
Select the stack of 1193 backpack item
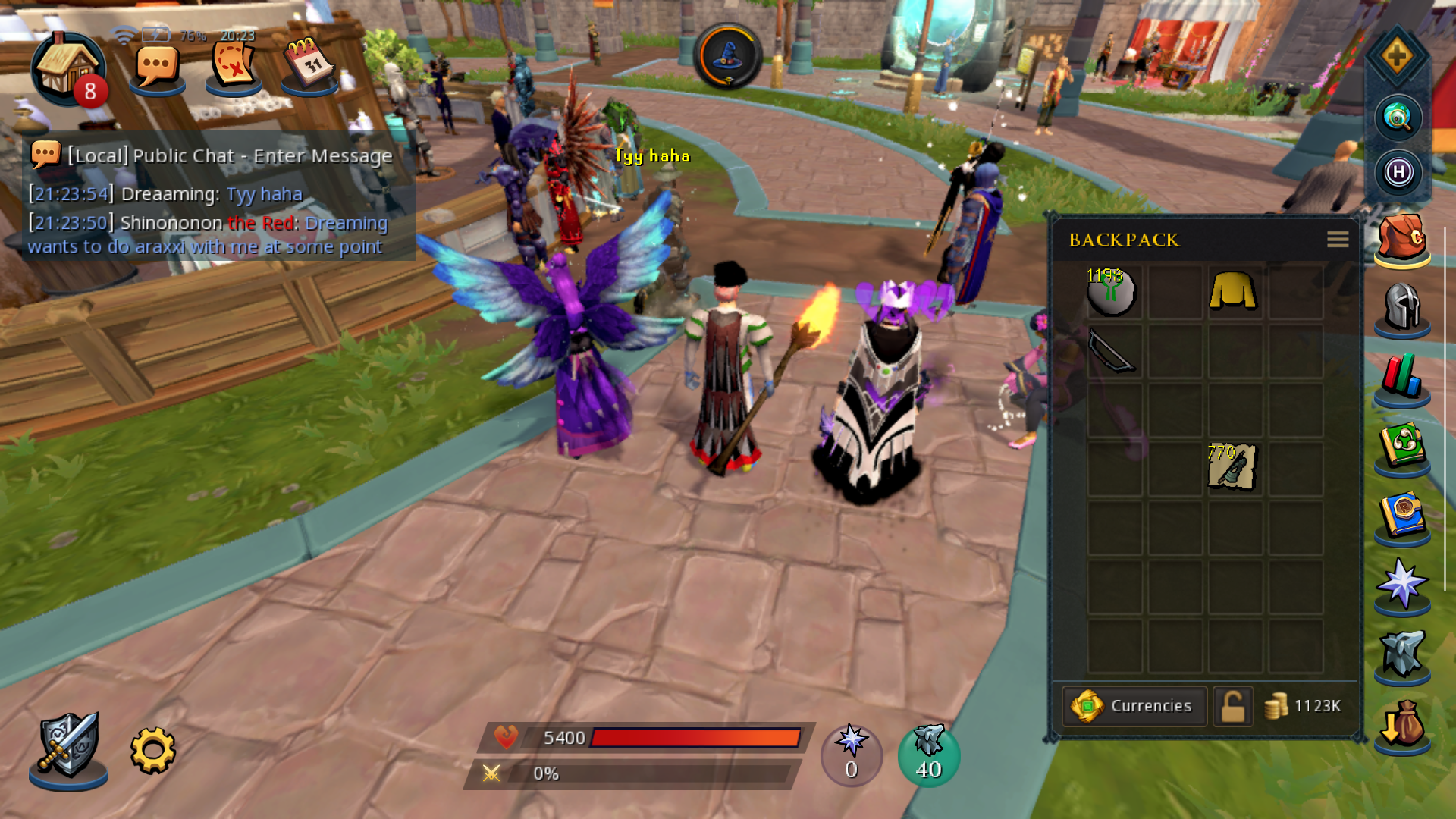click(1112, 291)
